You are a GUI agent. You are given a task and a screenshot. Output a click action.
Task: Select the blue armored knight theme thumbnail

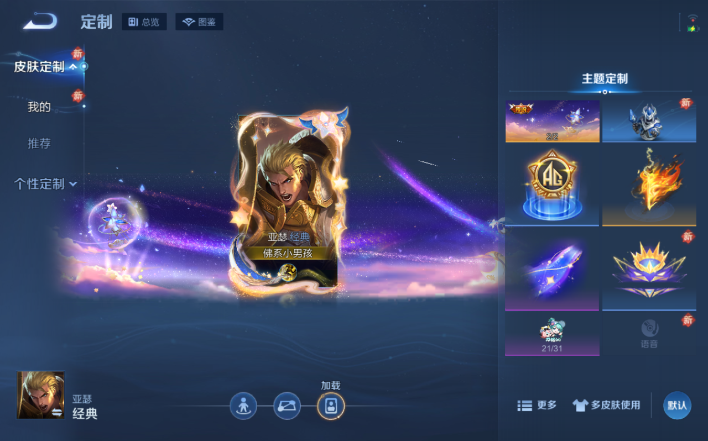tap(649, 120)
